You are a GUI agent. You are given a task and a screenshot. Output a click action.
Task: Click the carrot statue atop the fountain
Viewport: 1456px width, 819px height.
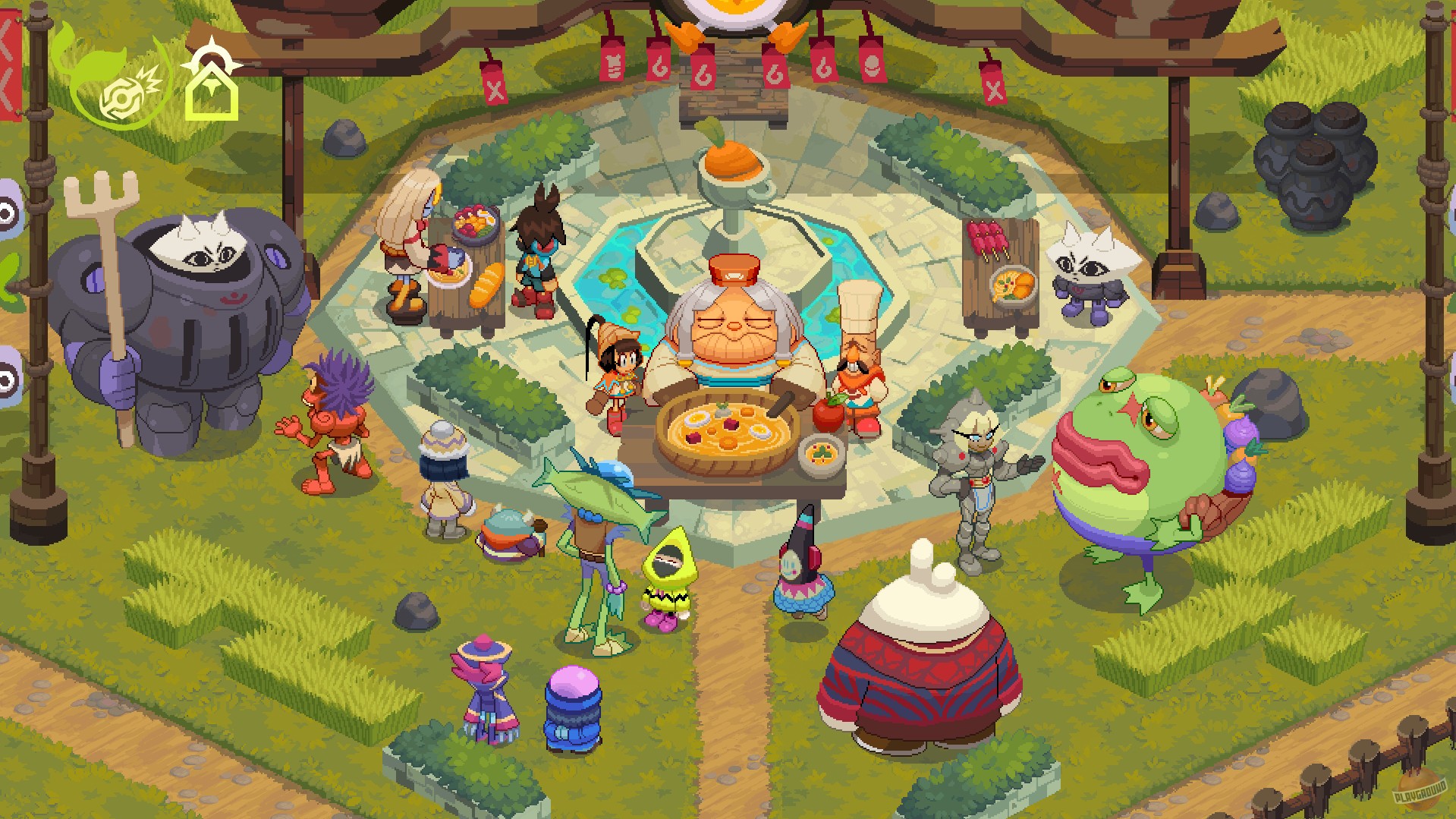(x=731, y=159)
